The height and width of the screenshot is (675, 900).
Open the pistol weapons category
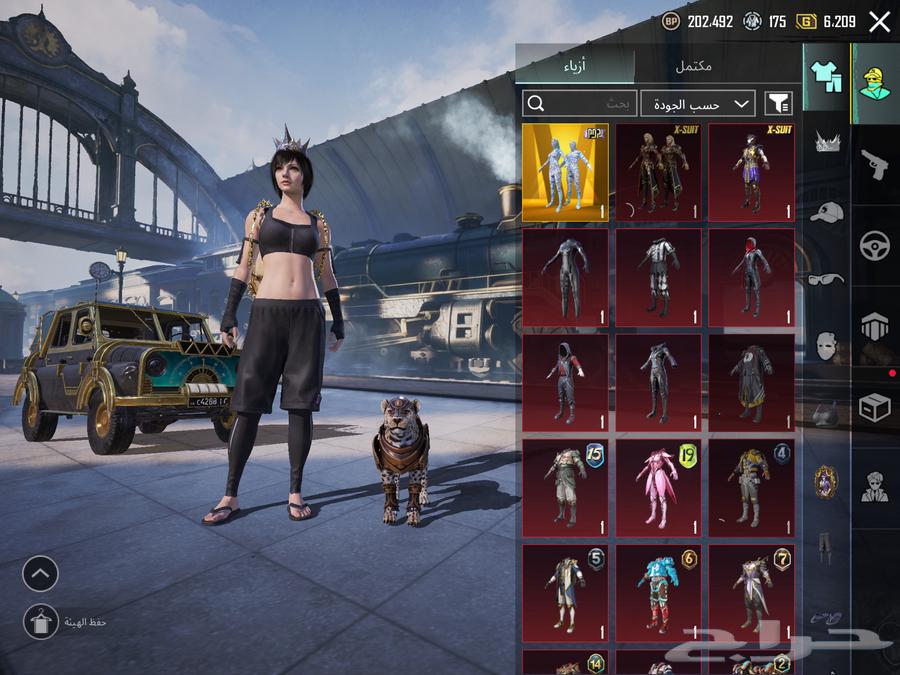875,164
